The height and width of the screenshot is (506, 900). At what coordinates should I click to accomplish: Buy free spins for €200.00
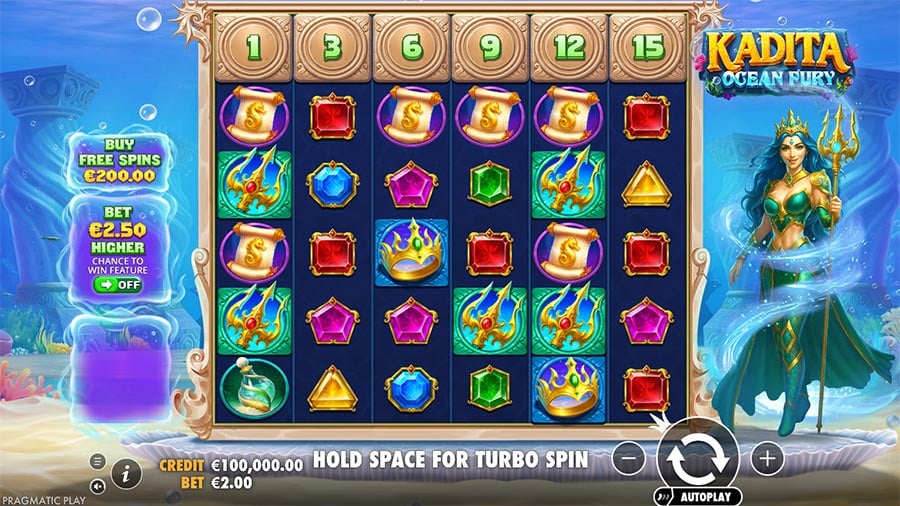[x=121, y=160]
